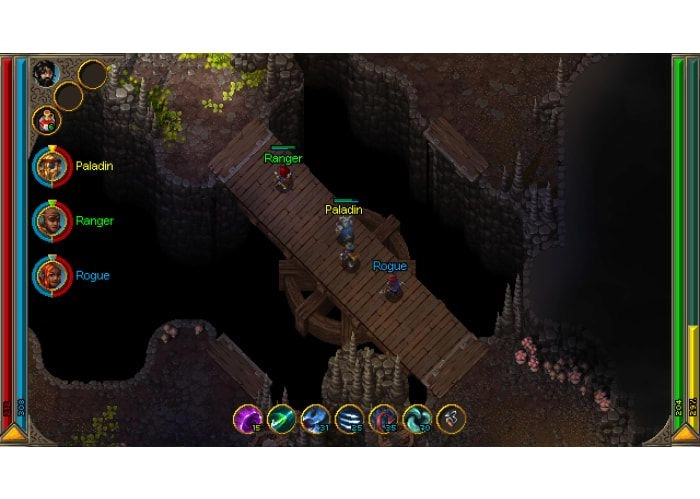This screenshot has height=499, width=700.
Task: Cast the teal swirl ability costing 70
Action: click(417, 419)
